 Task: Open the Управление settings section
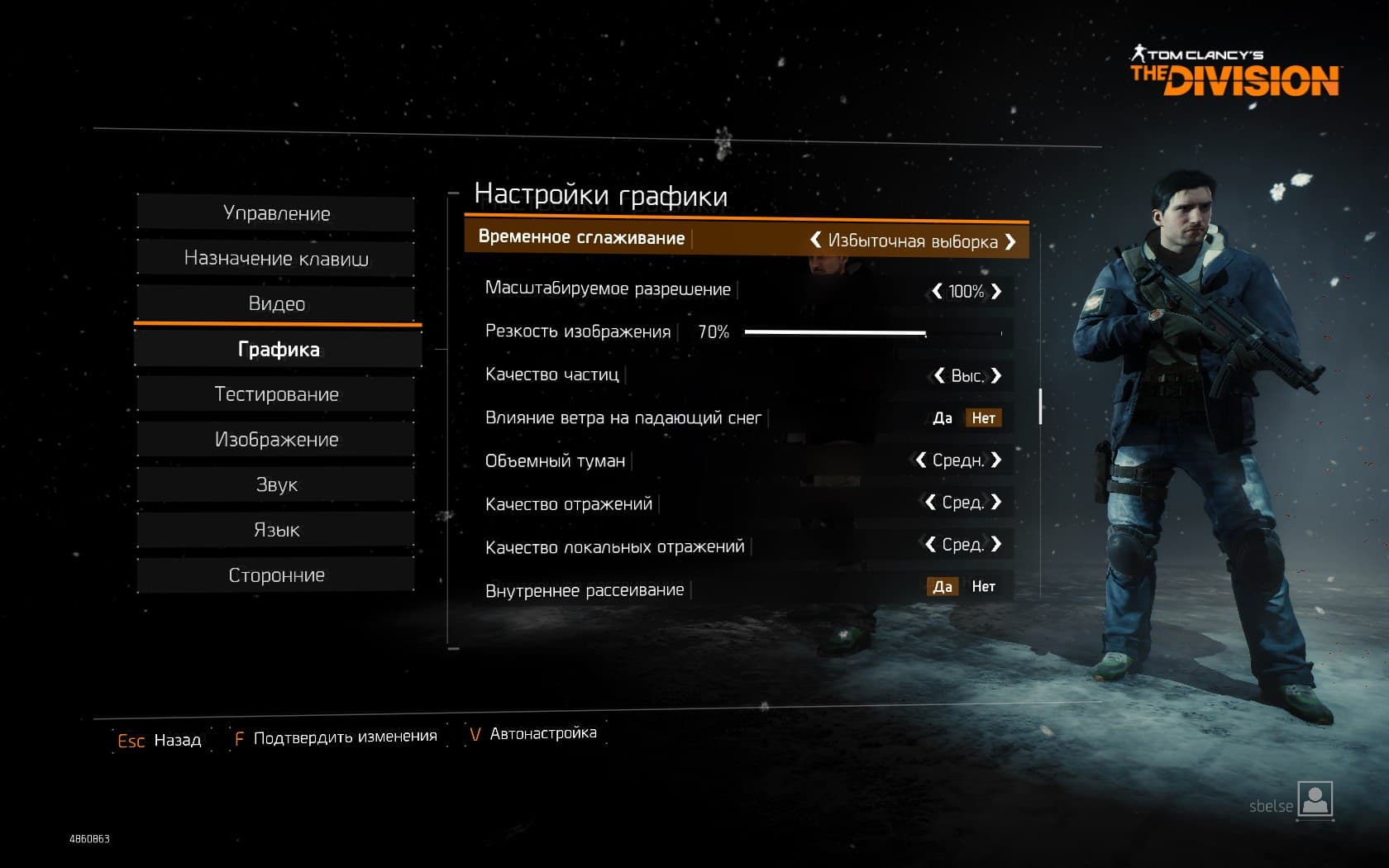[x=276, y=213]
